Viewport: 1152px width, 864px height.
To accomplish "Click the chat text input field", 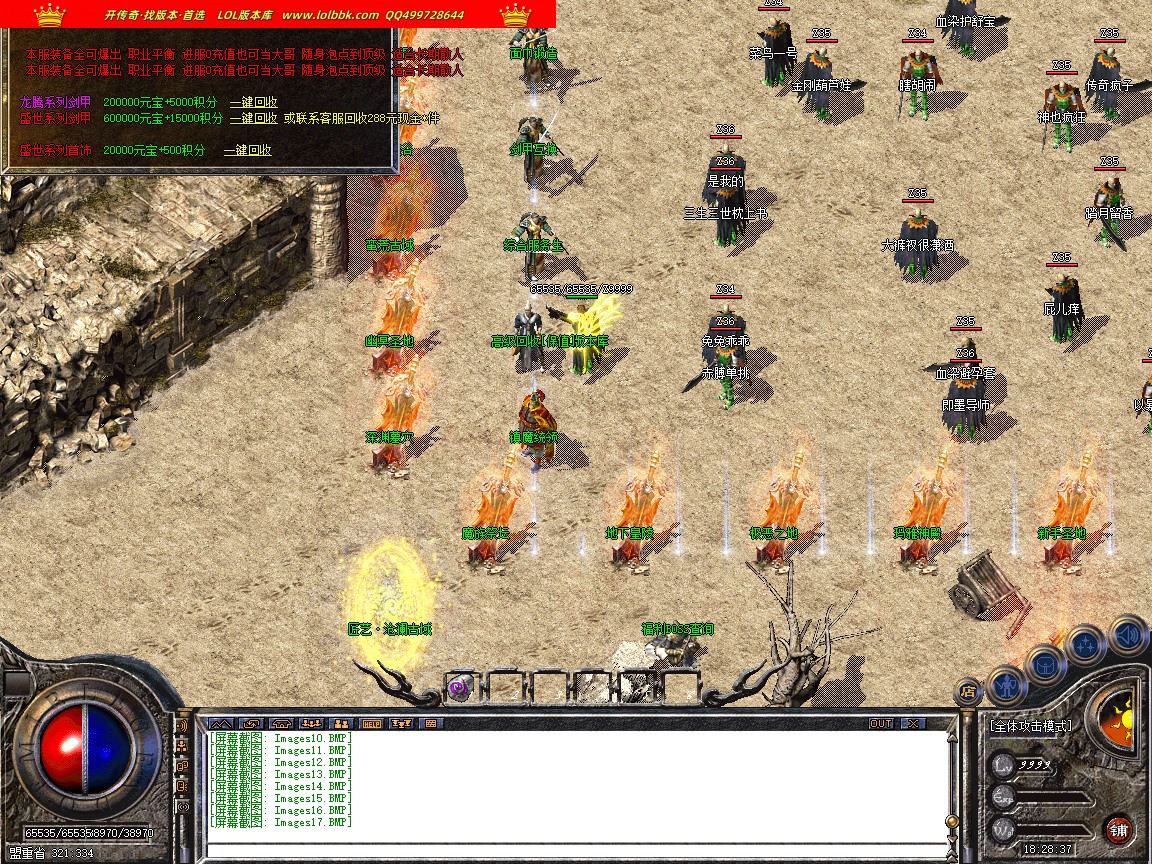I will (x=575, y=851).
